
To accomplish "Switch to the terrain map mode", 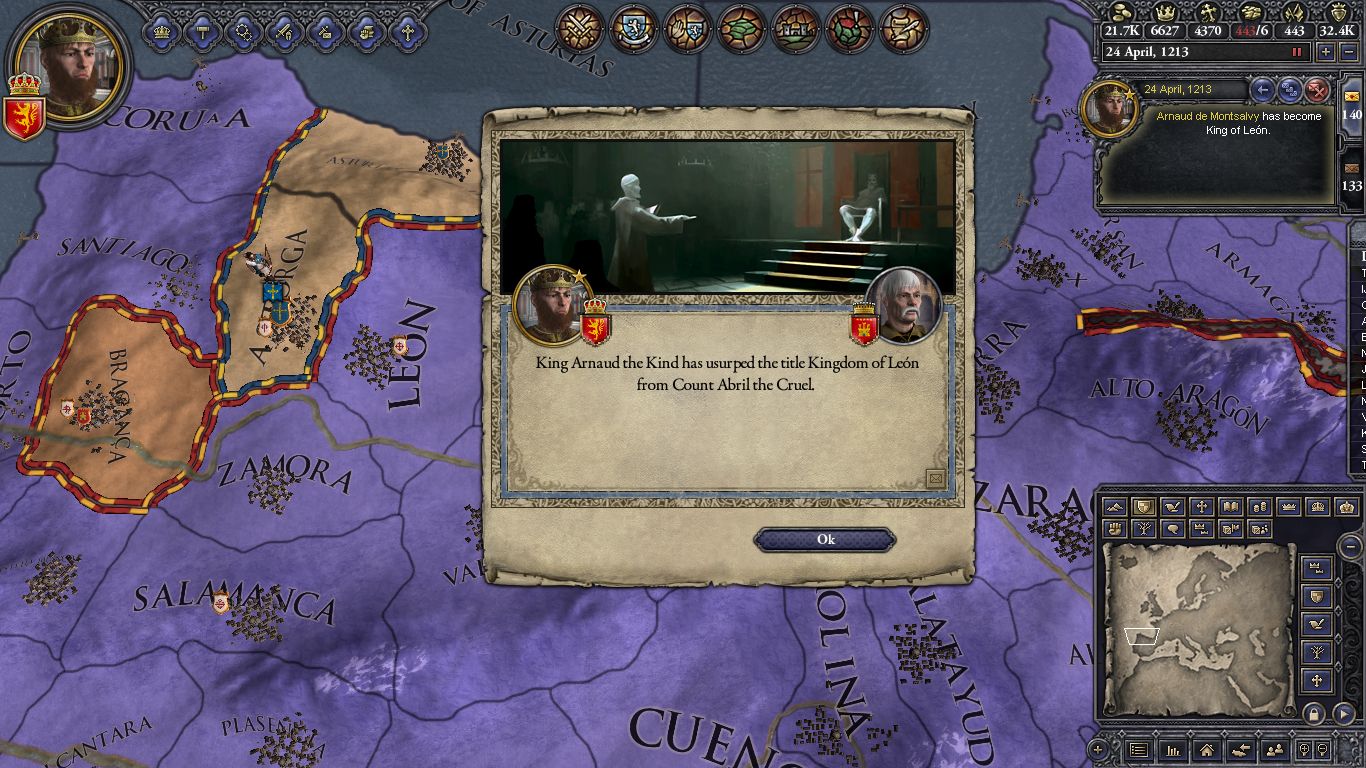I will [x=1115, y=507].
